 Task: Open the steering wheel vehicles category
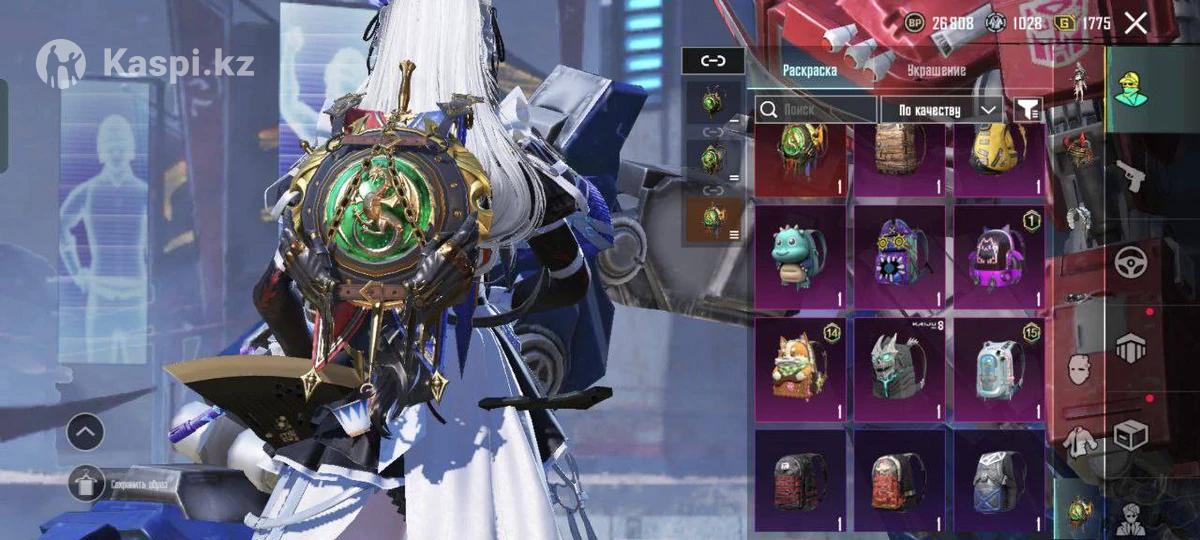[x=1131, y=262]
